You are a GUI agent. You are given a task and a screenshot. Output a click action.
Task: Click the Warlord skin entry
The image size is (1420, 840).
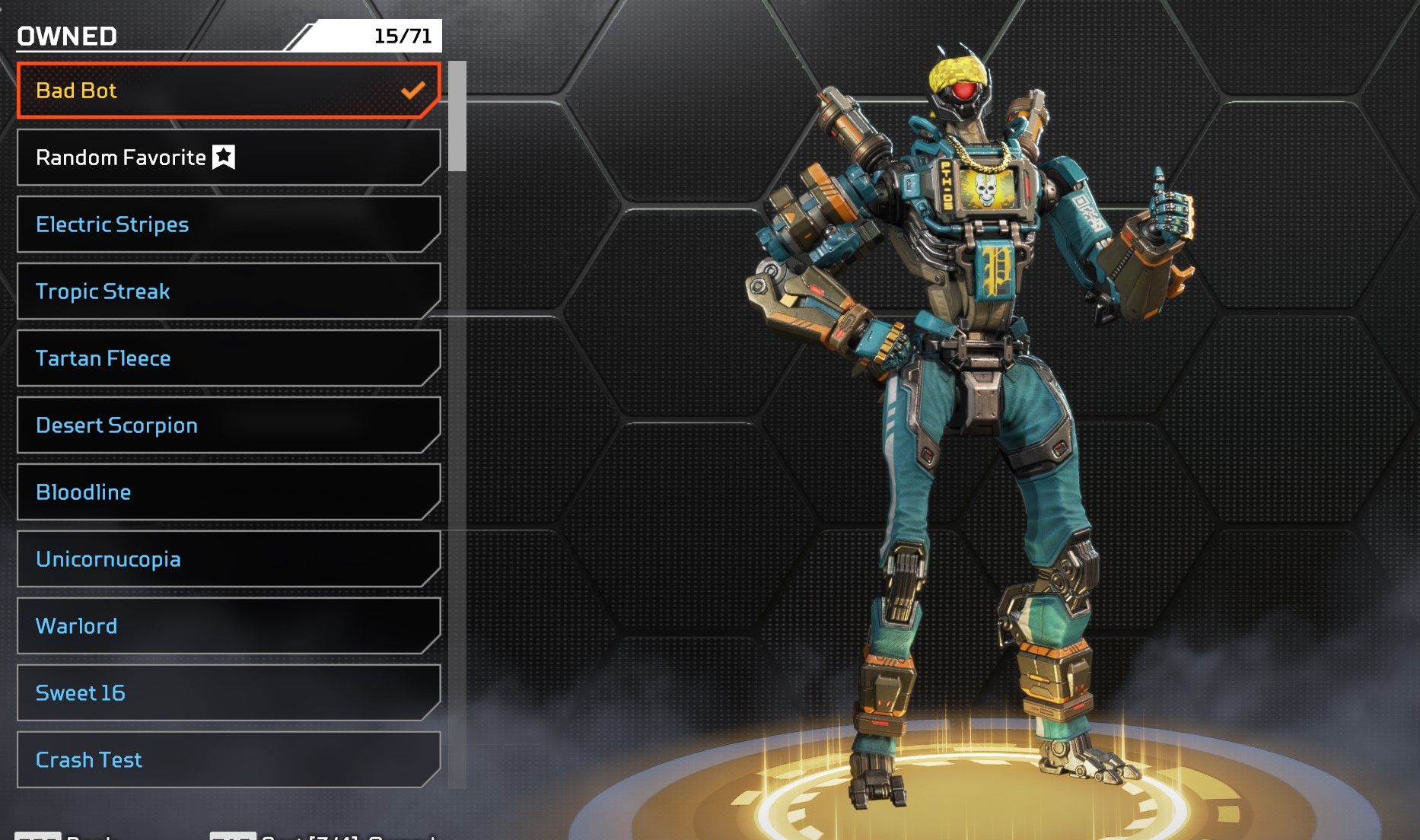228,626
